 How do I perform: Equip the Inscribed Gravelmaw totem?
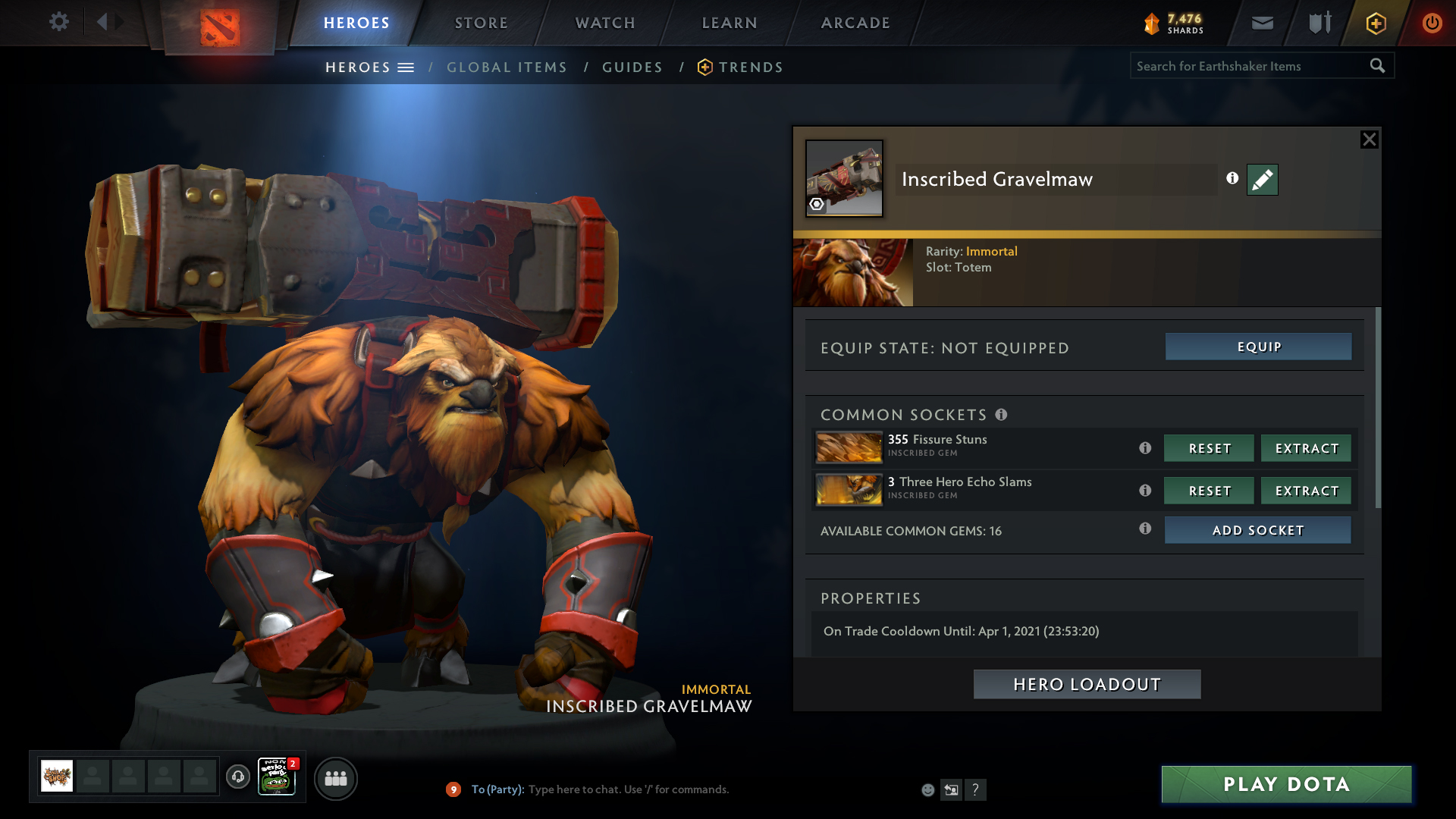(x=1258, y=347)
